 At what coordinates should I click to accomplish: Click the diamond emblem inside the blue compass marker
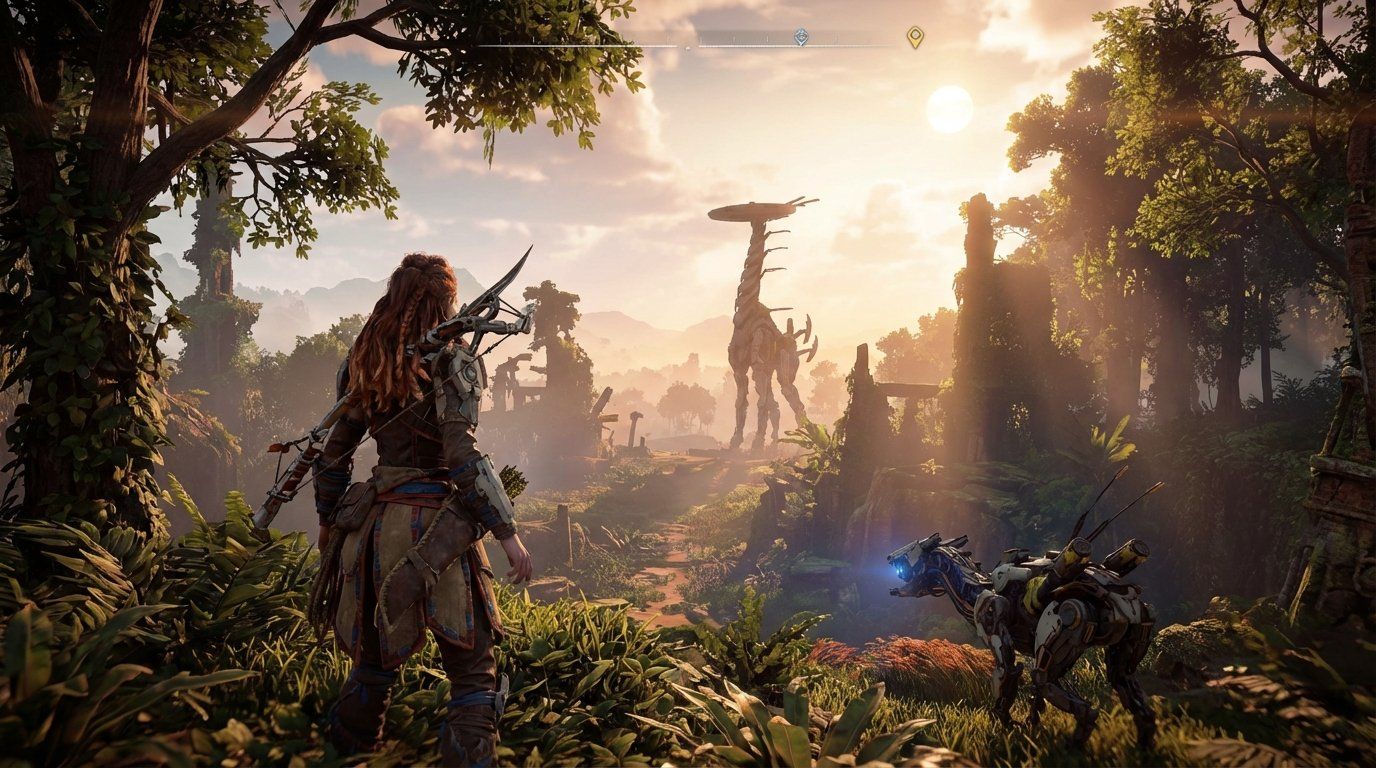(x=801, y=36)
